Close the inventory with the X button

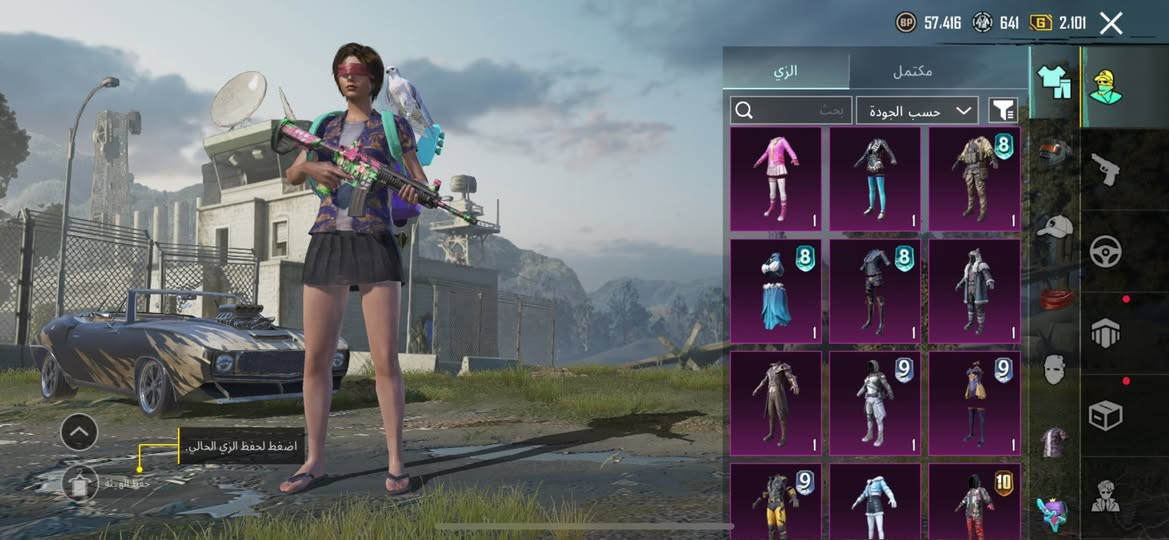(1111, 24)
